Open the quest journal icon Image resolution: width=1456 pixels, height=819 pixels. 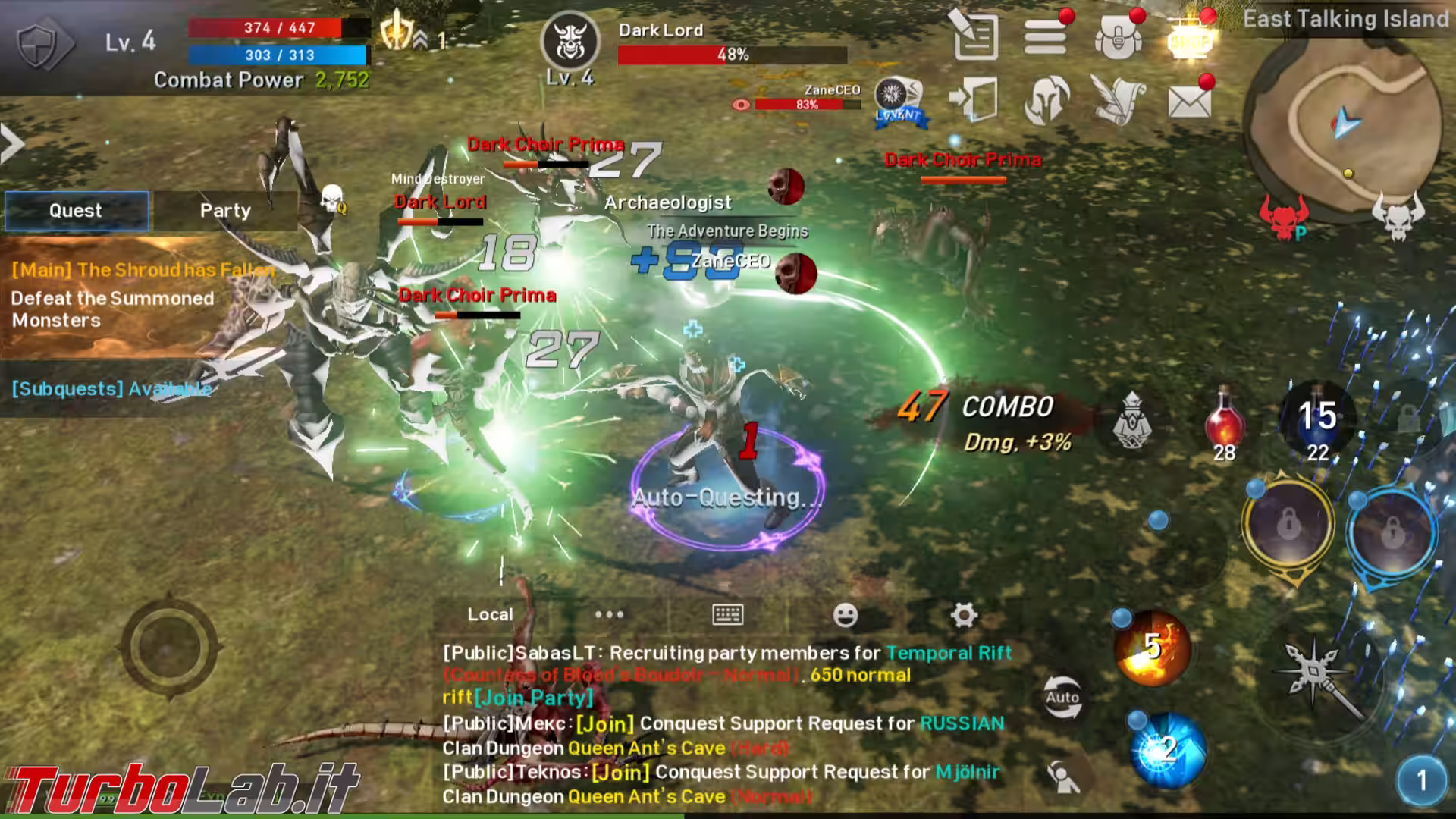tap(975, 36)
